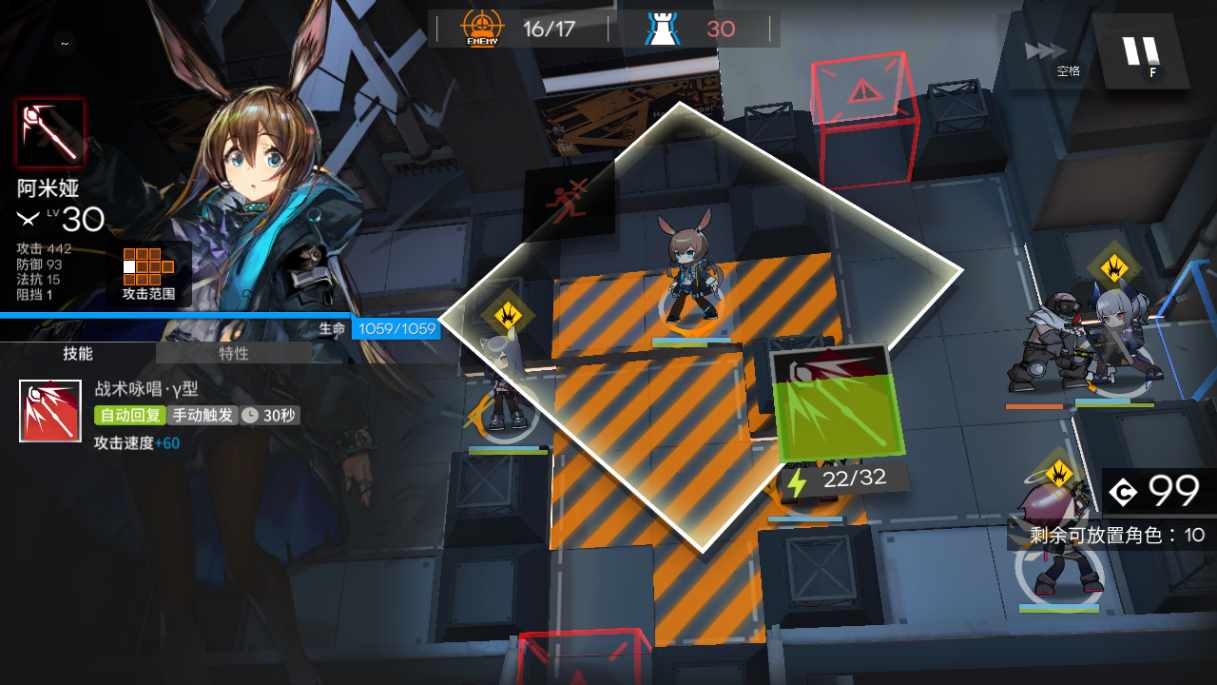Viewport: 1217px width, 685px height.
Task: Click Amiya's caster class icon
Action: 50,133
